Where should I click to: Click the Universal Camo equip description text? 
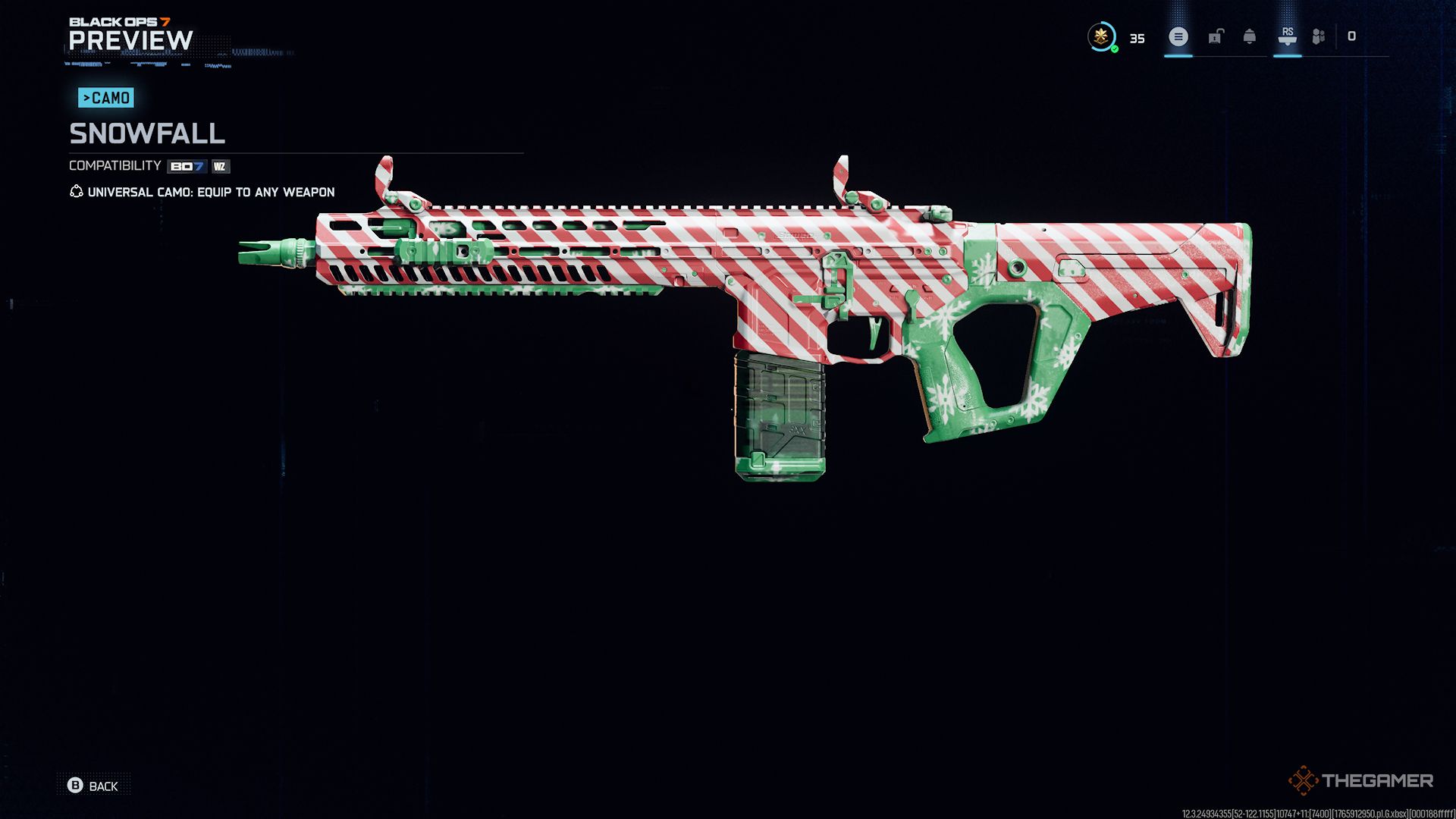click(210, 192)
